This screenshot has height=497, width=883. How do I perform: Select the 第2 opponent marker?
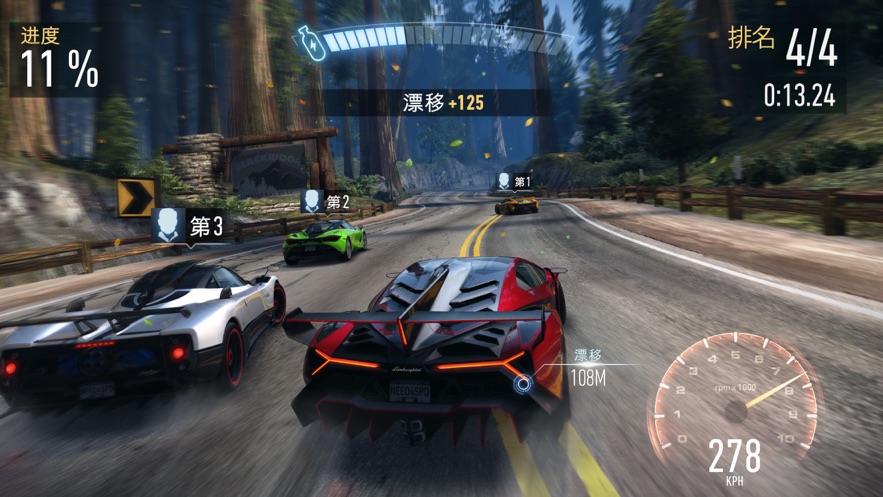point(326,202)
